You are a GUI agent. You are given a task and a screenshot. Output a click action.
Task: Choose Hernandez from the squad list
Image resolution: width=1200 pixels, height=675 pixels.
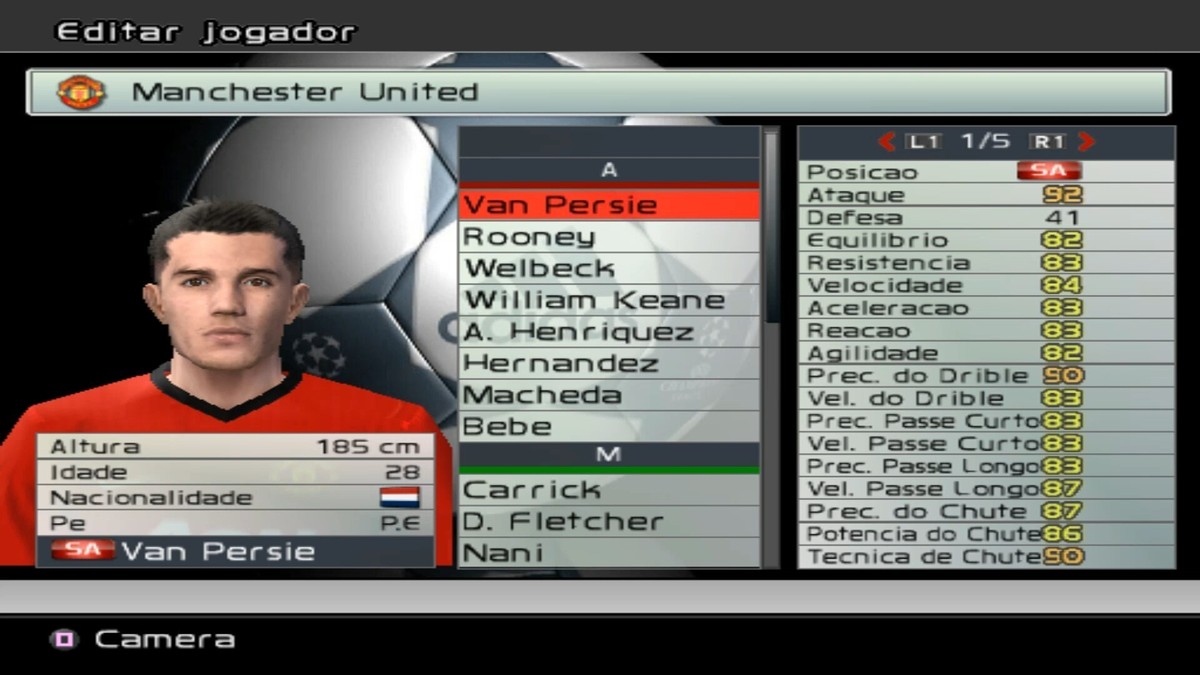(x=609, y=363)
